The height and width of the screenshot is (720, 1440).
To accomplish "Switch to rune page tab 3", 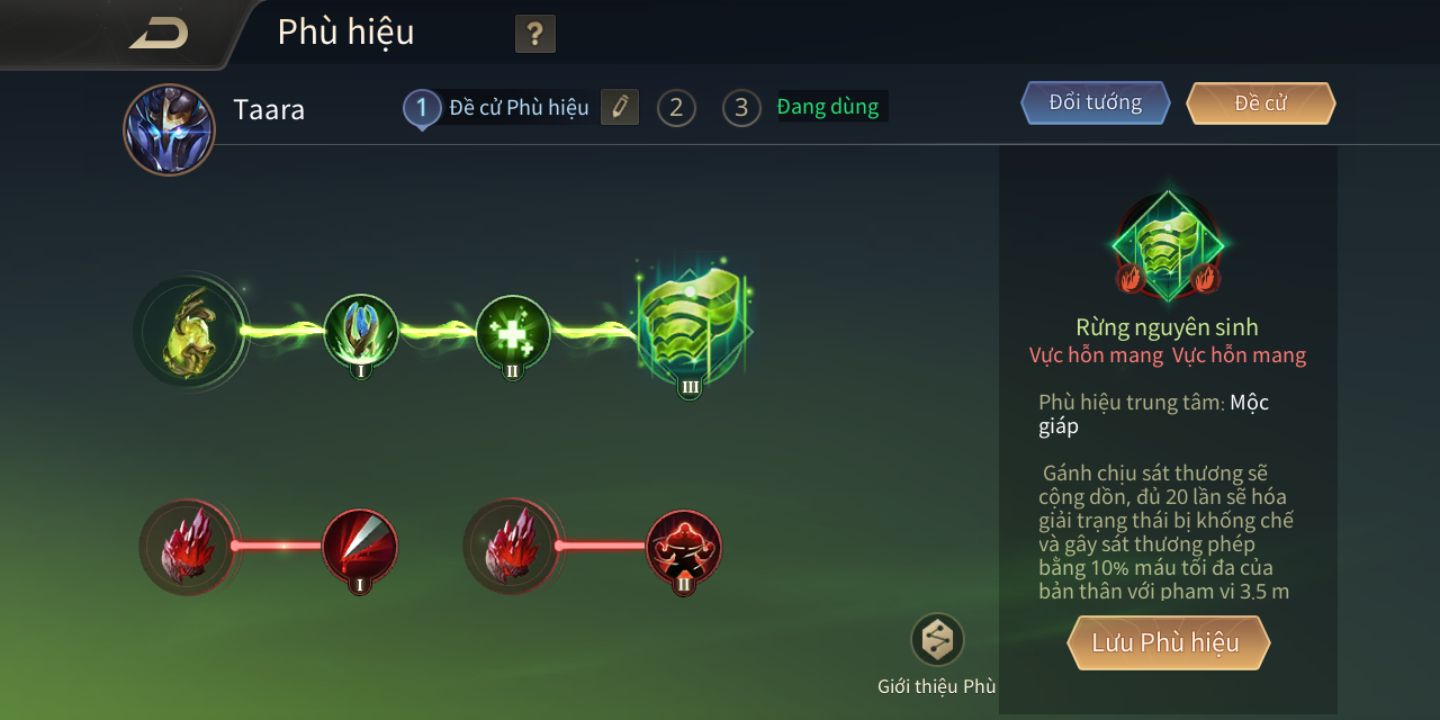I will [x=741, y=108].
